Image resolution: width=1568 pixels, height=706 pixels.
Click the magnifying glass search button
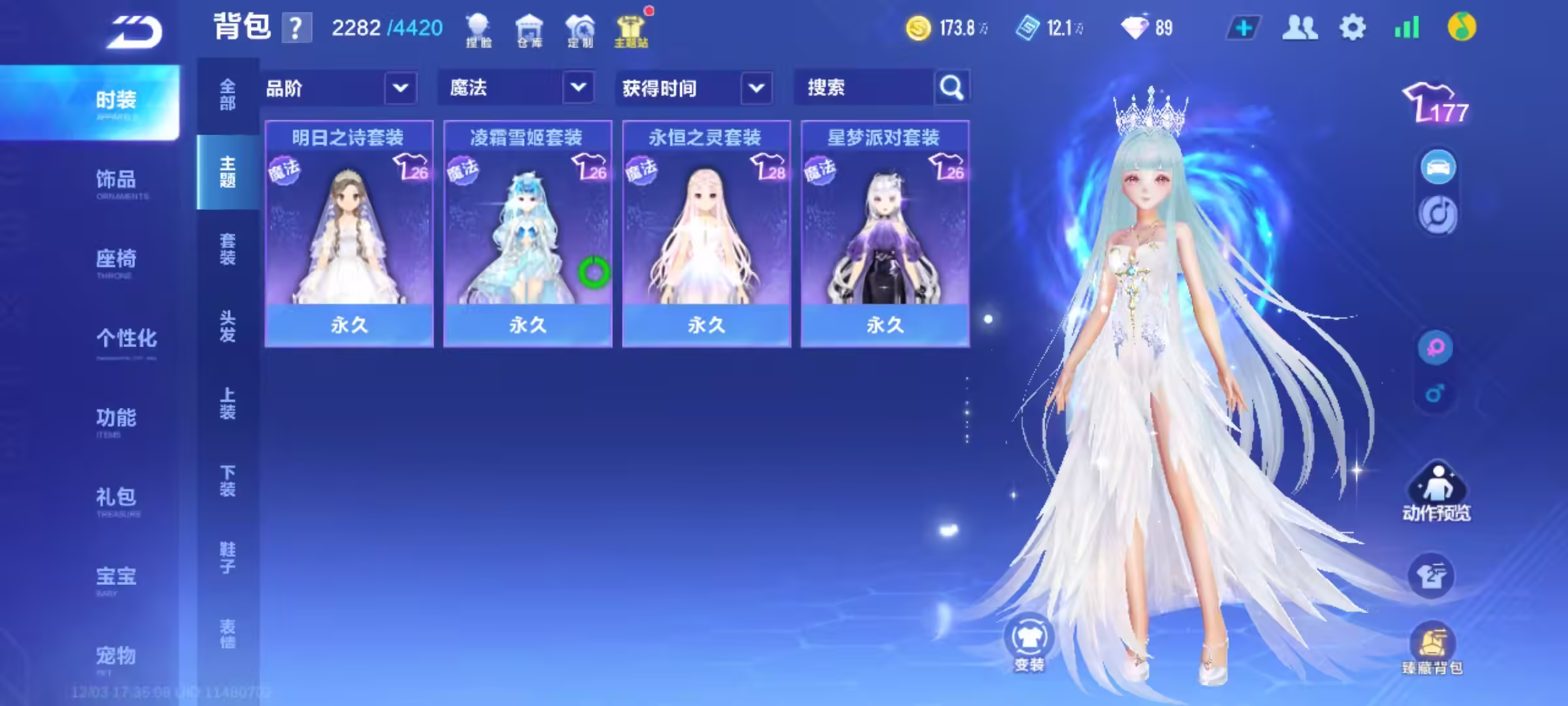click(952, 88)
